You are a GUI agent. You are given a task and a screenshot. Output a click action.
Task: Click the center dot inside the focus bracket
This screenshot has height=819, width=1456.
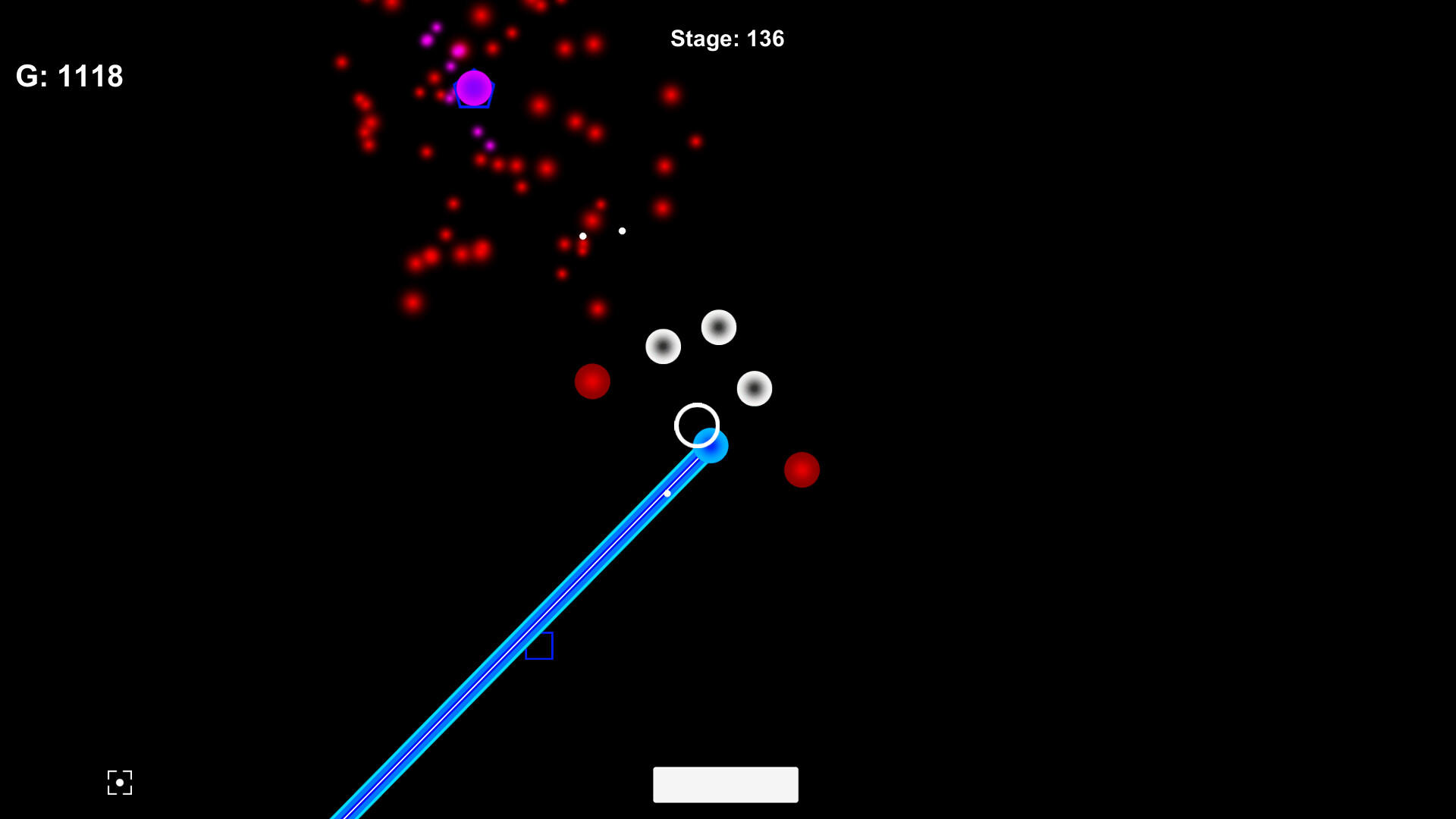point(119,782)
